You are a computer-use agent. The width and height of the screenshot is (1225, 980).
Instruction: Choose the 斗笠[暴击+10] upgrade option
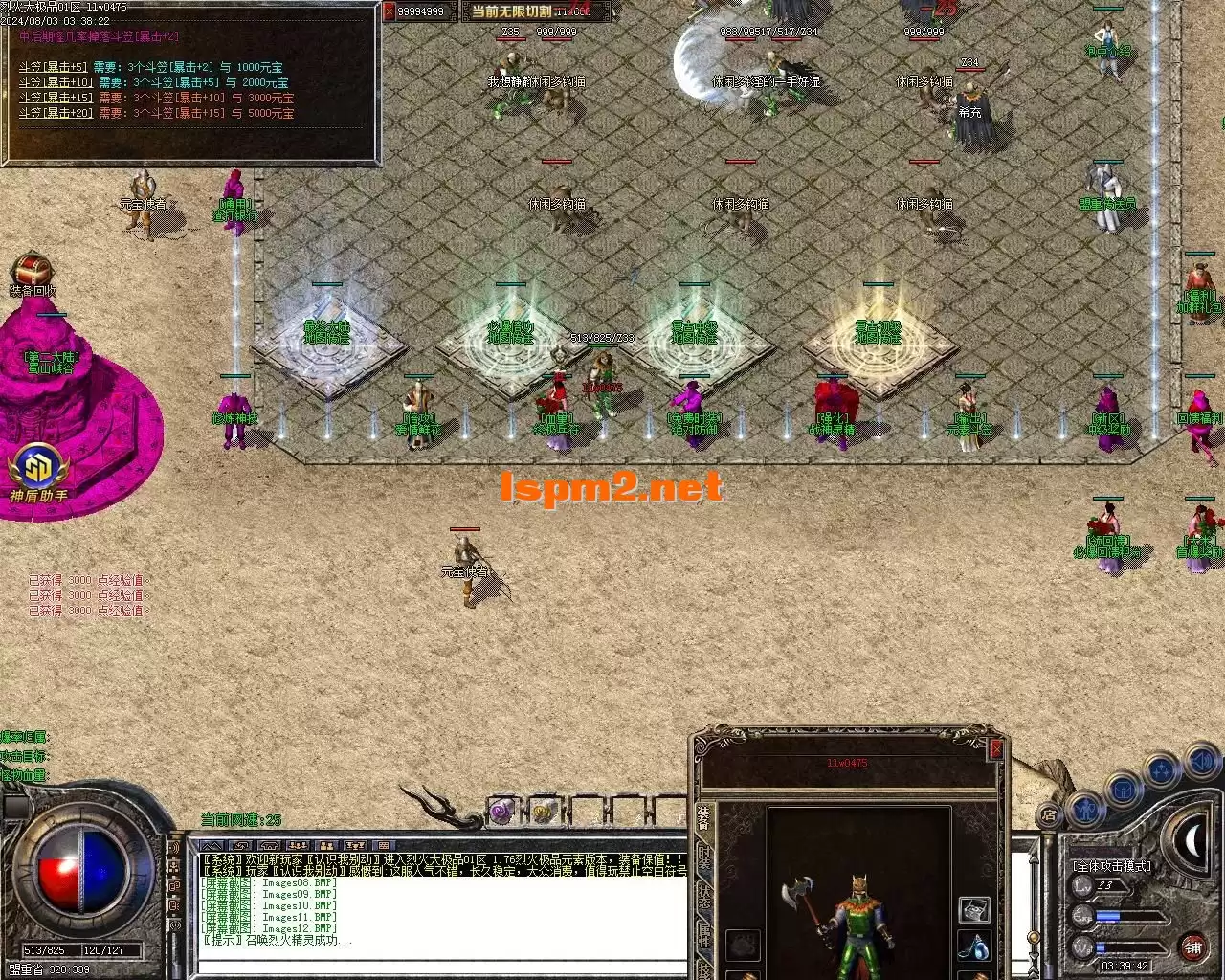pyautogui.click(x=56, y=83)
